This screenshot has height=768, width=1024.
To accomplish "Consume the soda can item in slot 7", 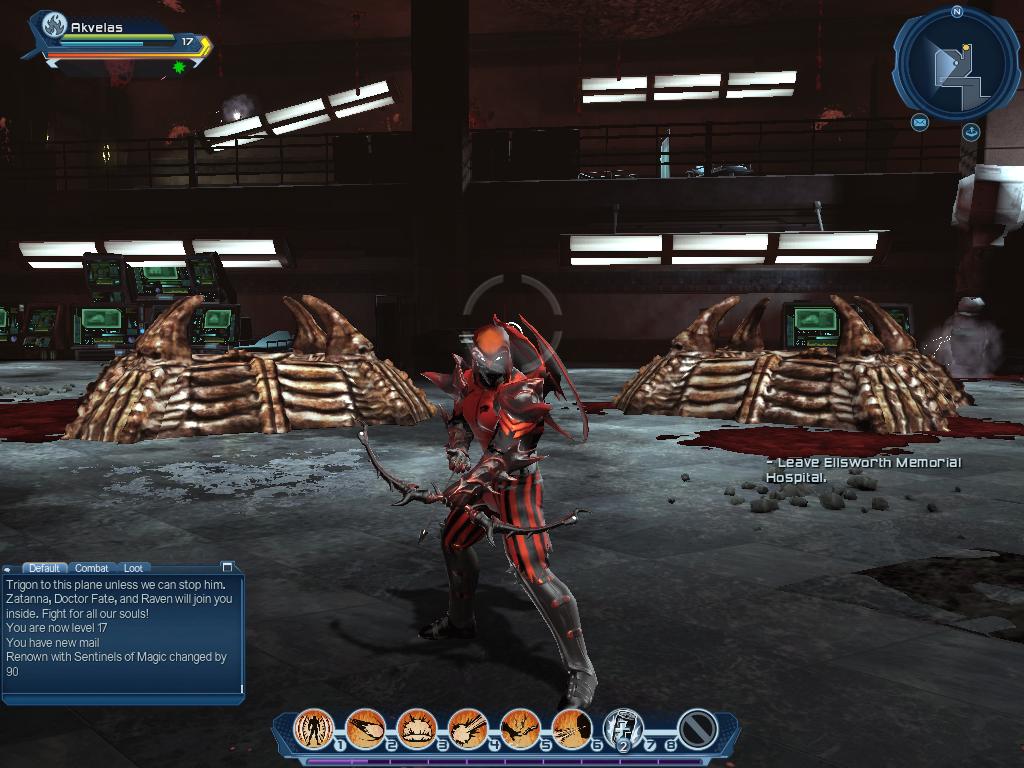I will point(622,728).
